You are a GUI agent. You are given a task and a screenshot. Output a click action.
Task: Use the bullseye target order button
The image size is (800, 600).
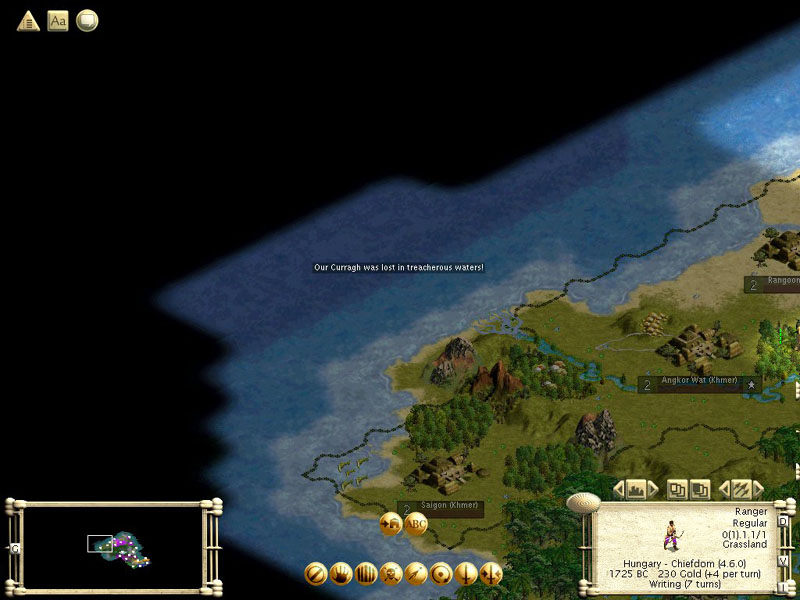tap(441, 574)
